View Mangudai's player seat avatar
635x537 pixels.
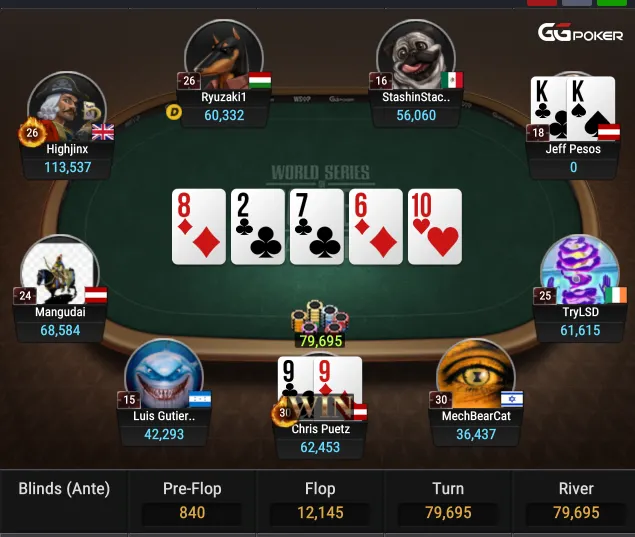(x=60, y=270)
